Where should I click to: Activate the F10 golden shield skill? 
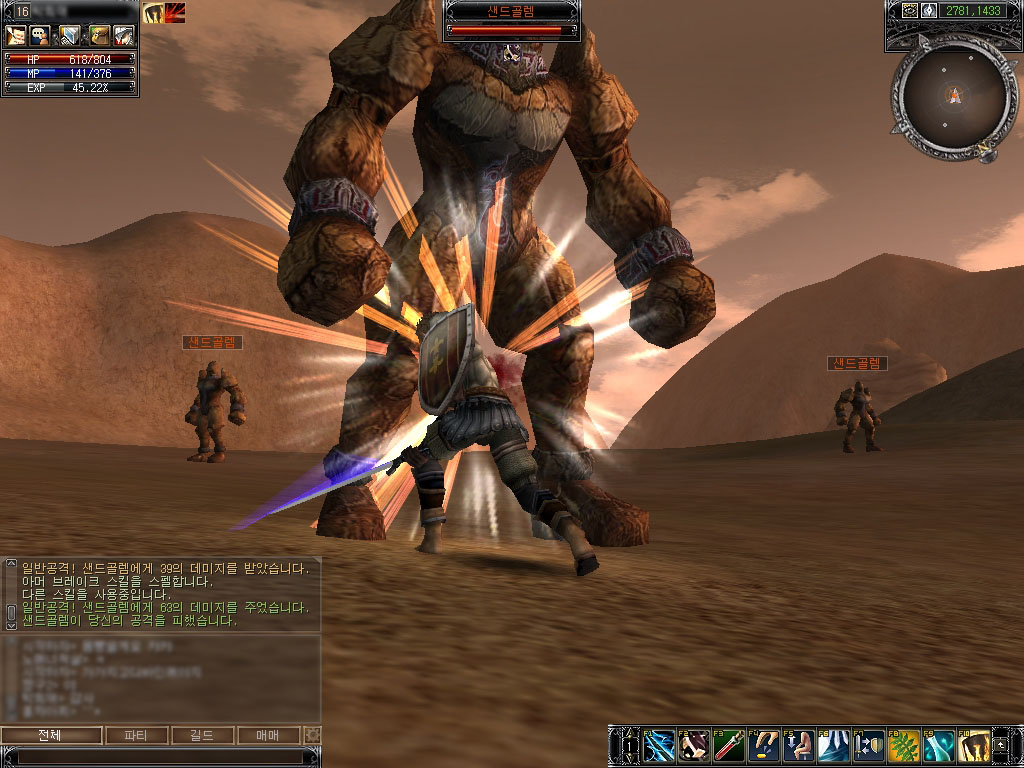pyautogui.click(x=974, y=745)
